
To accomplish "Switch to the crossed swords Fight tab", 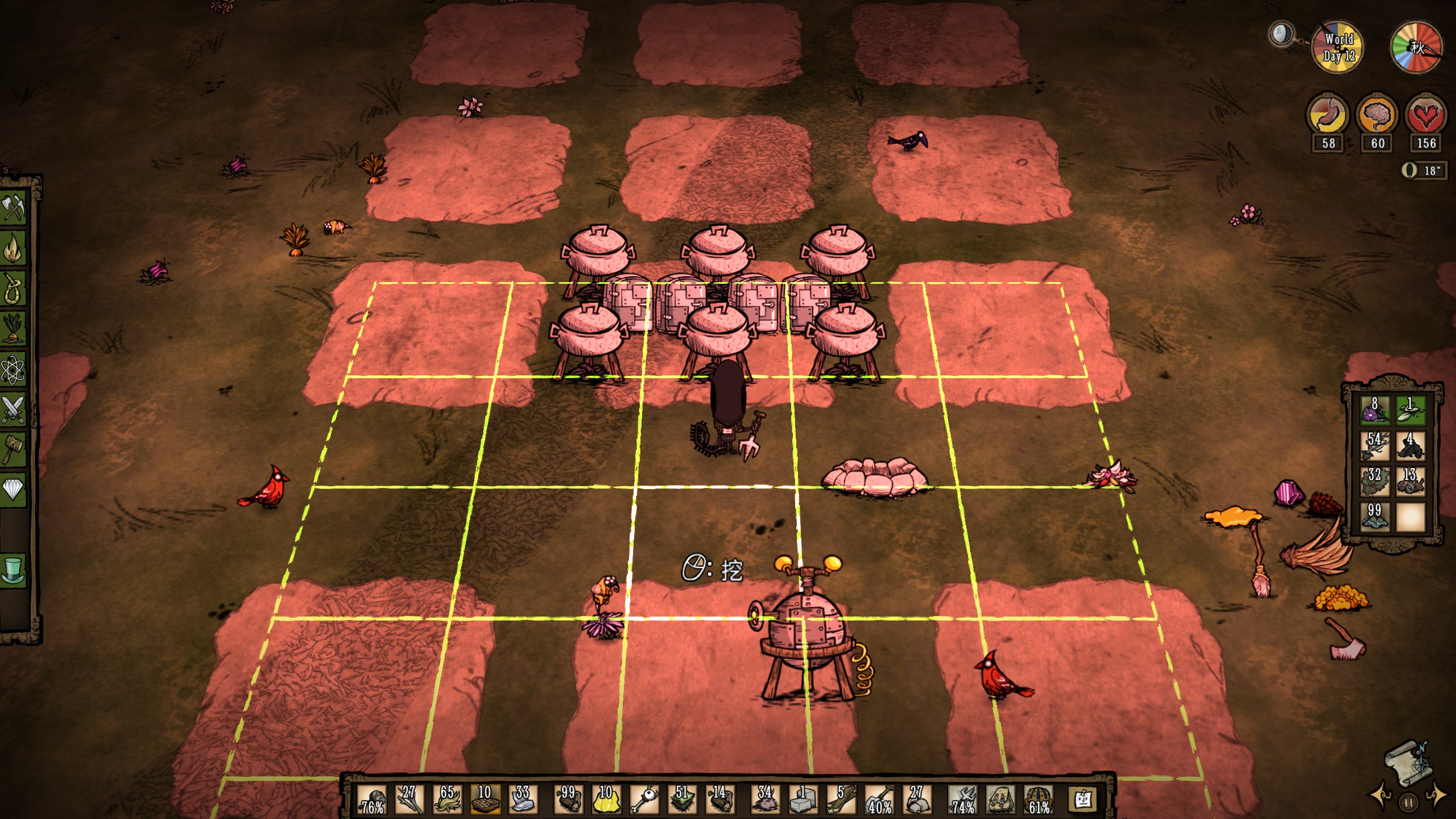I will (x=14, y=409).
